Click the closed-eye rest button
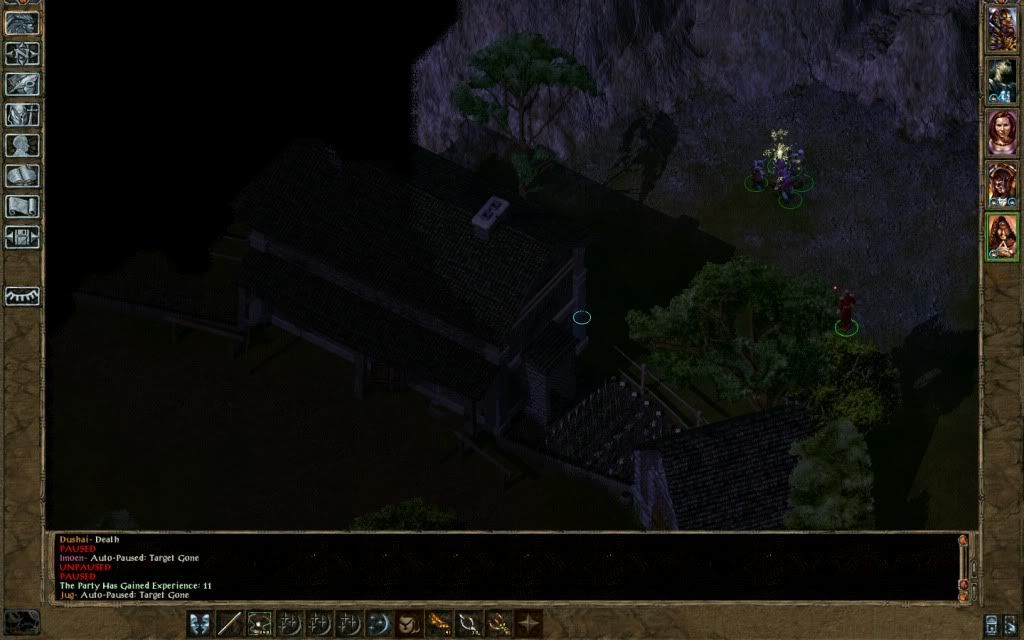The image size is (1024, 640). (22, 296)
